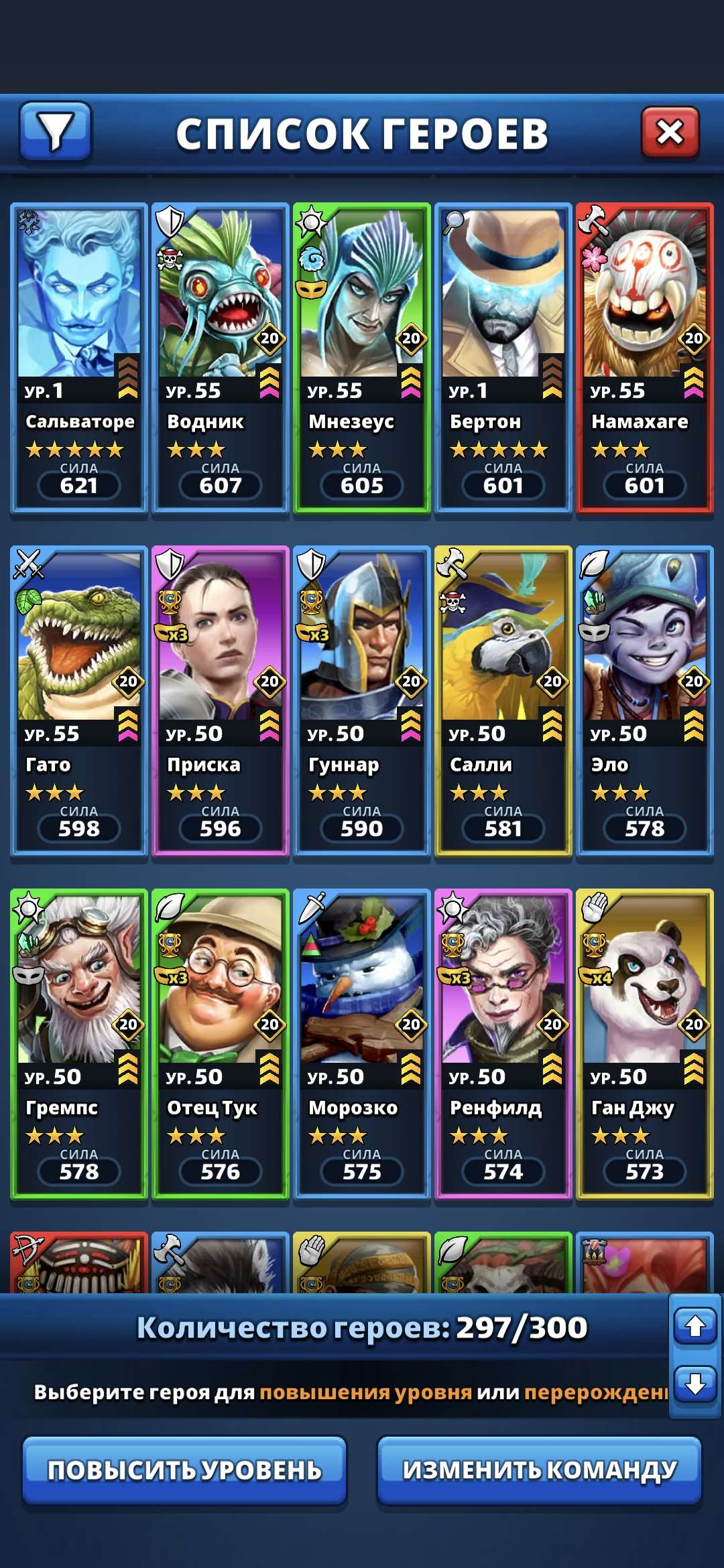
Task: Click the ПОВЫСИТЬ УРОВЕНЬ button
Action: point(184,1470)
